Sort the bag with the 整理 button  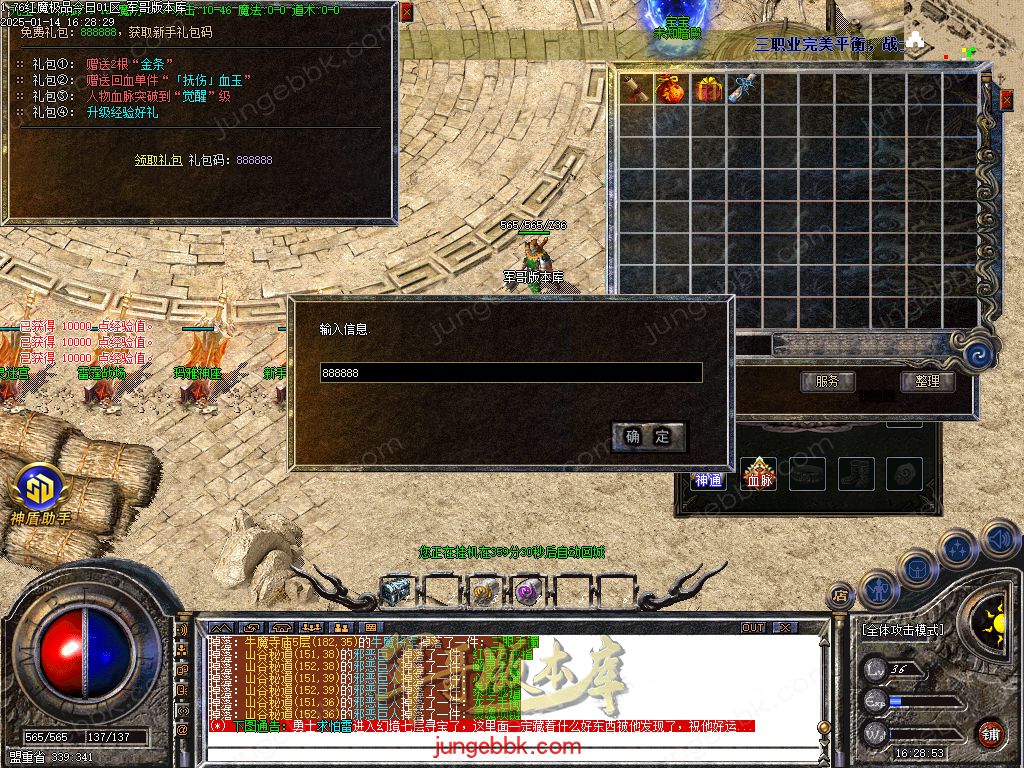pos(927,381)
